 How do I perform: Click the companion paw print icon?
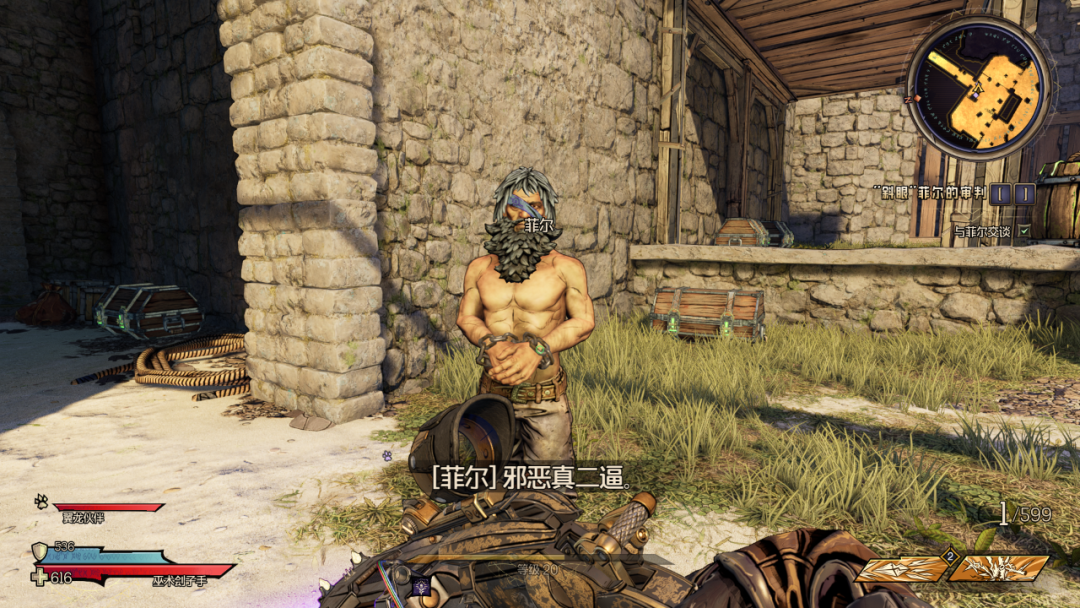pyautogui.click(x=41, y=500)
